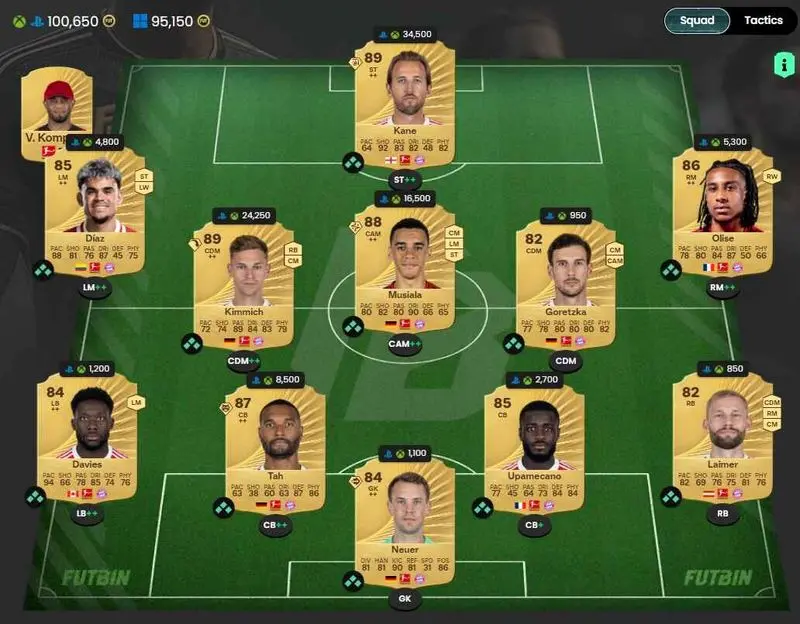Switch to the Tactics tab
Image resolution: width=800 pixels, height=624 pixels.
click(763, 21)
